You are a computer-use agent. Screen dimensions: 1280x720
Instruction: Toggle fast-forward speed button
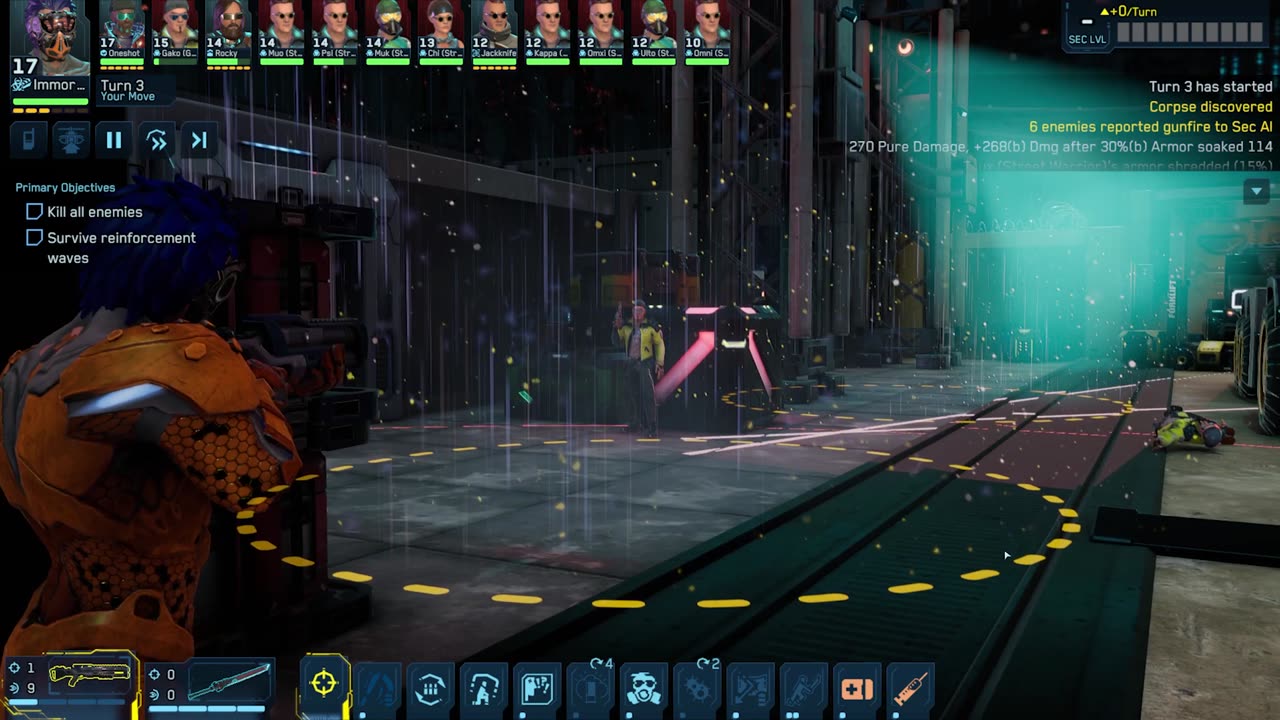pos(157,141)
